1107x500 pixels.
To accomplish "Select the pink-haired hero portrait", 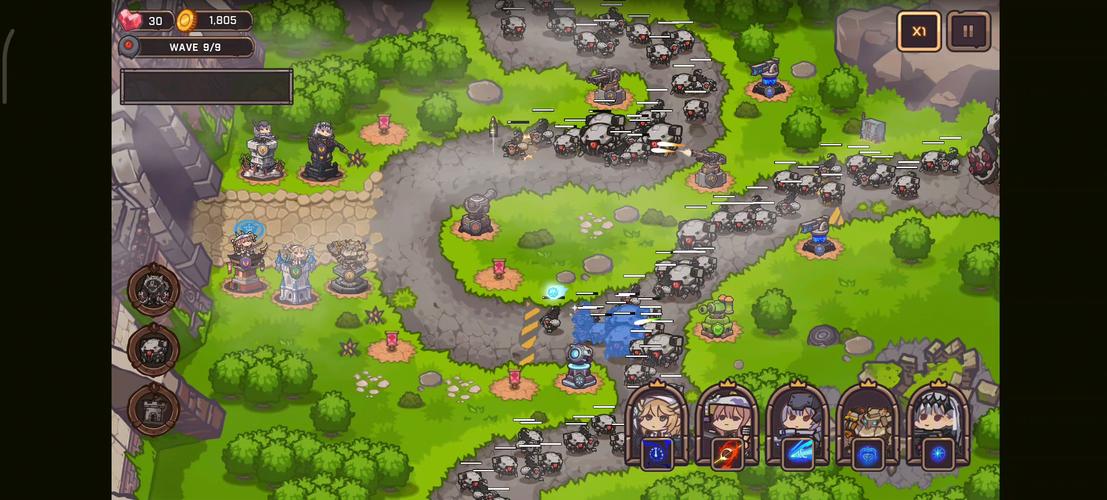I will [x=727, y=411].
